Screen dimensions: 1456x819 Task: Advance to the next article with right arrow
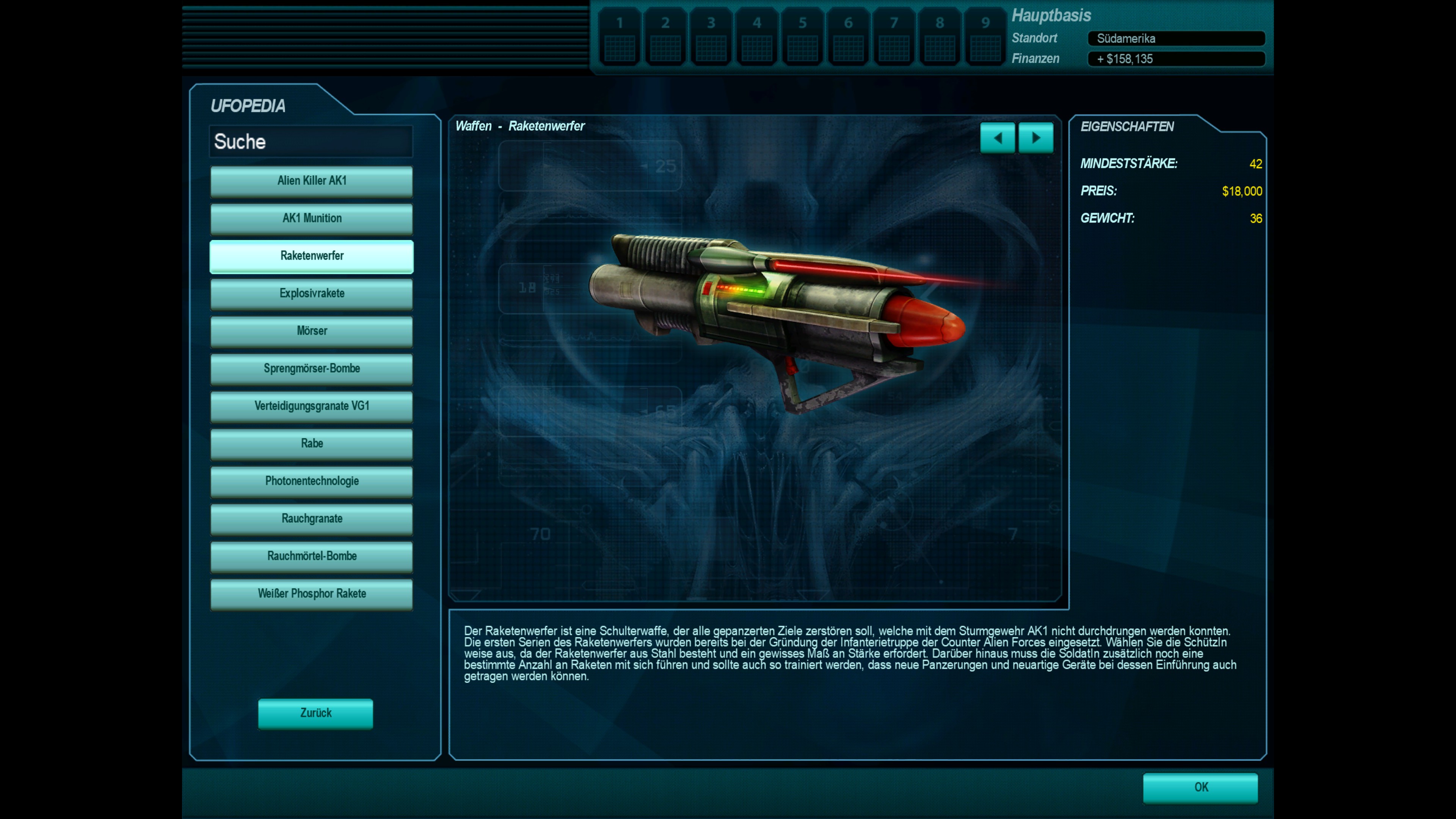(1036, 138)
